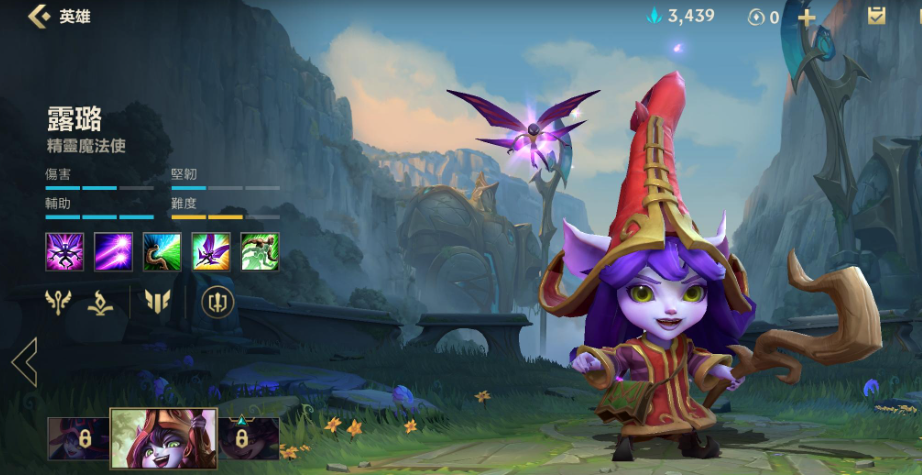Pick the locked skin thumbnail with teal gem
This screenshot has height=475, width=922.
coord(245,438)
